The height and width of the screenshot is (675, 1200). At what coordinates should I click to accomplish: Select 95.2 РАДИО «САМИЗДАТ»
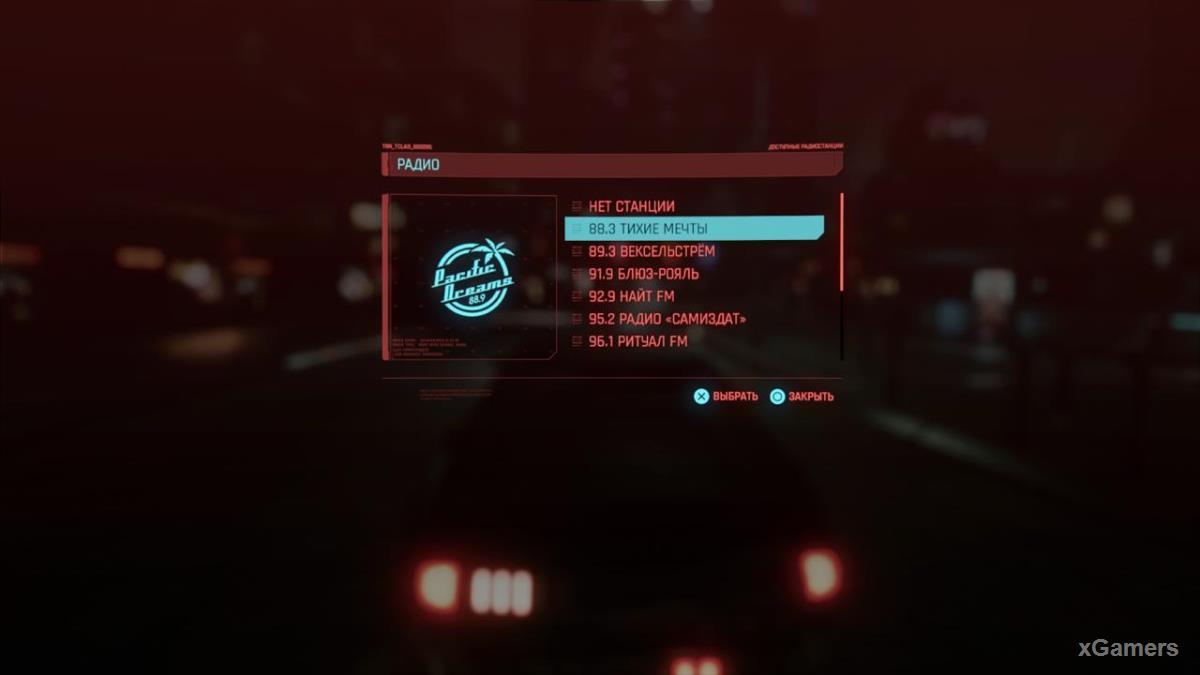667,319
